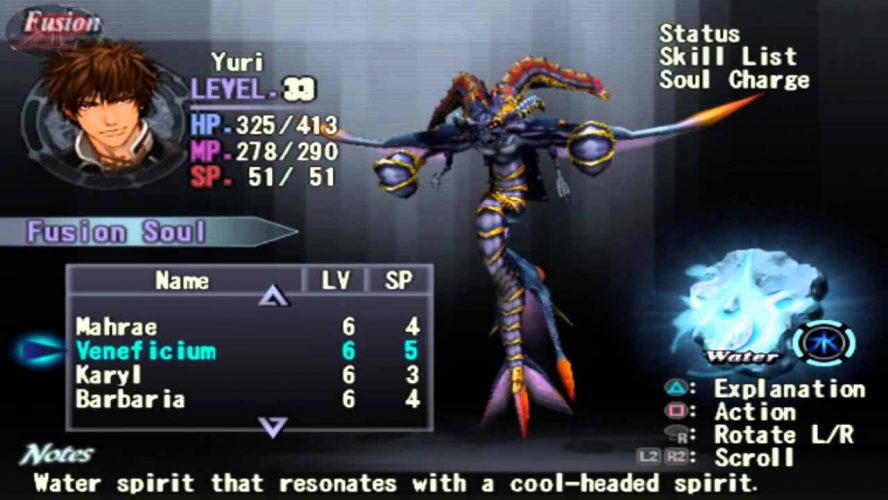Pick the Karyl fusion soul row

(x=108, y=375)
